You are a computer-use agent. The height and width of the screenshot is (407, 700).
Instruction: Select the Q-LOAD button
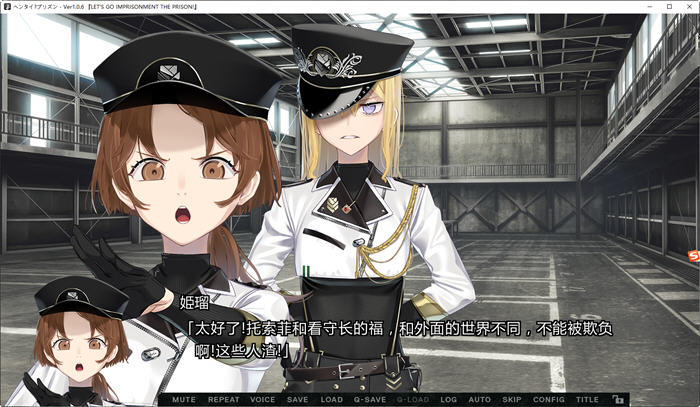click(412, 399)
